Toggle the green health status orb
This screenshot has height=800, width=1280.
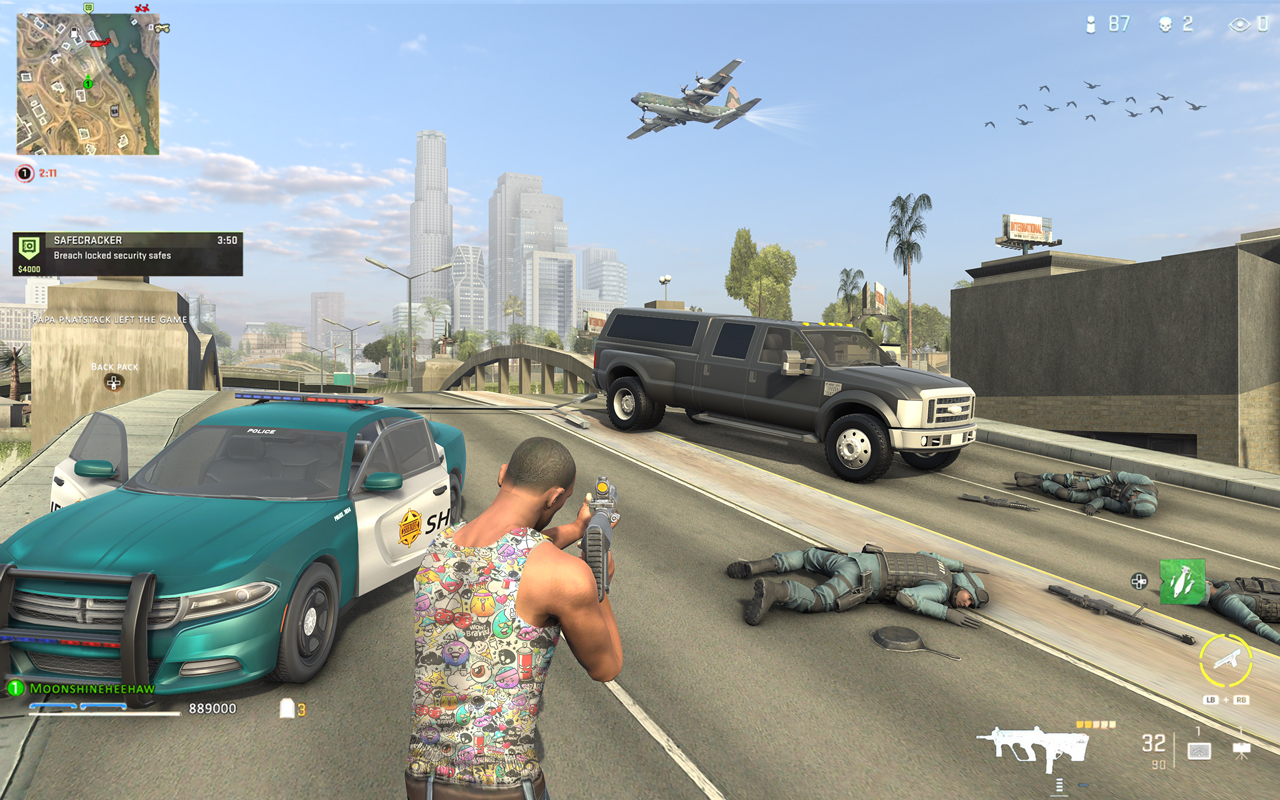pos(14,687)
